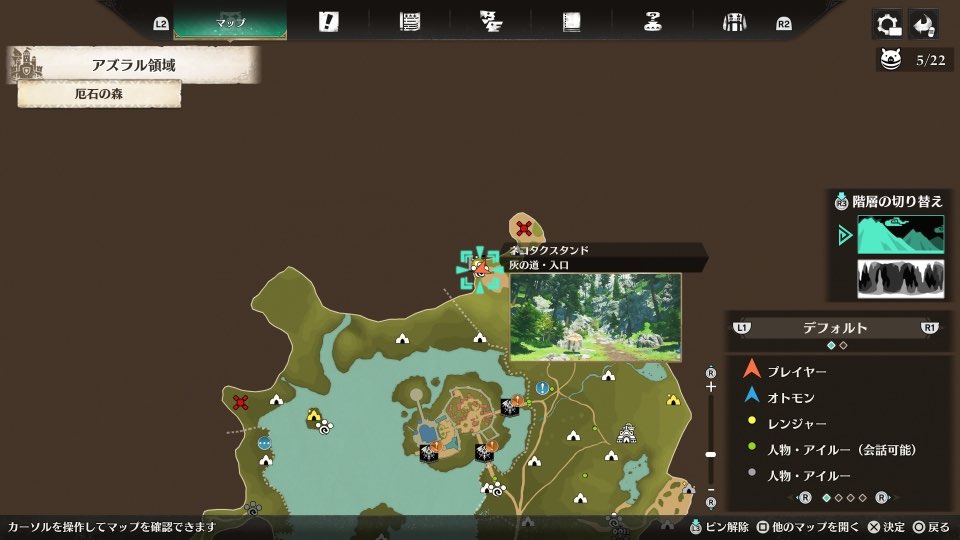This screenshot has height=540, width=960.
Task: Open the exclamation mark quest tab
Action: [328, 22]
